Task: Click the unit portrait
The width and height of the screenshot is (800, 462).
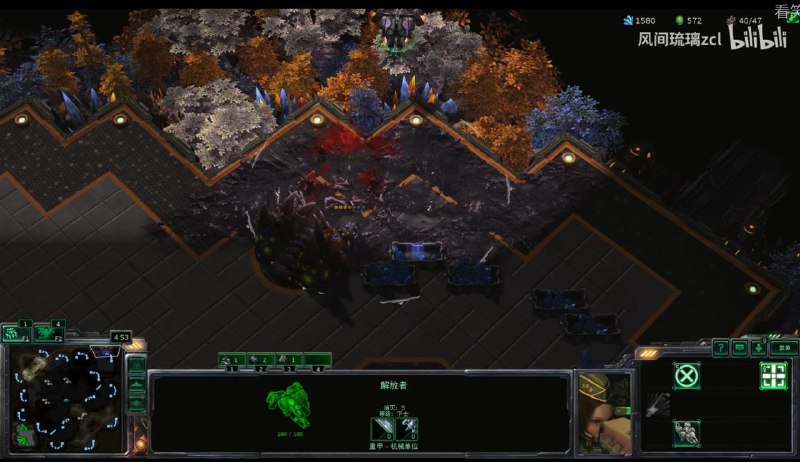Action: [604, 411]
